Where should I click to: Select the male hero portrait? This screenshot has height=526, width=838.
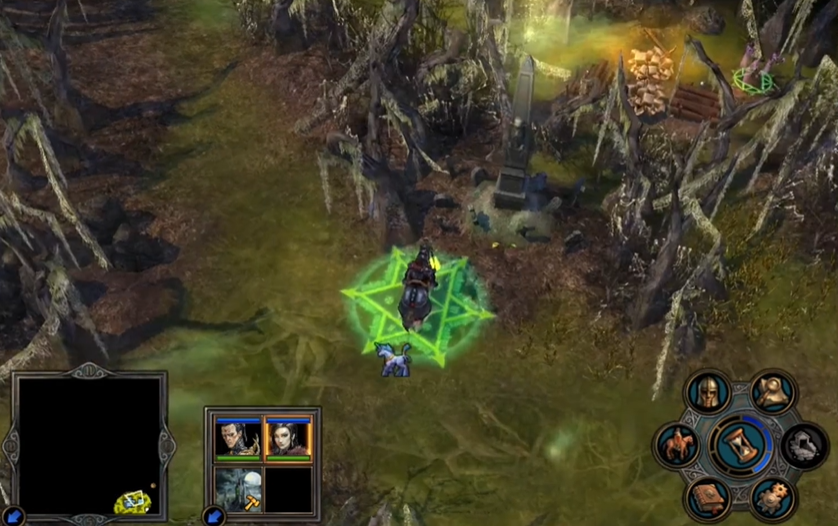click(238, 437)
